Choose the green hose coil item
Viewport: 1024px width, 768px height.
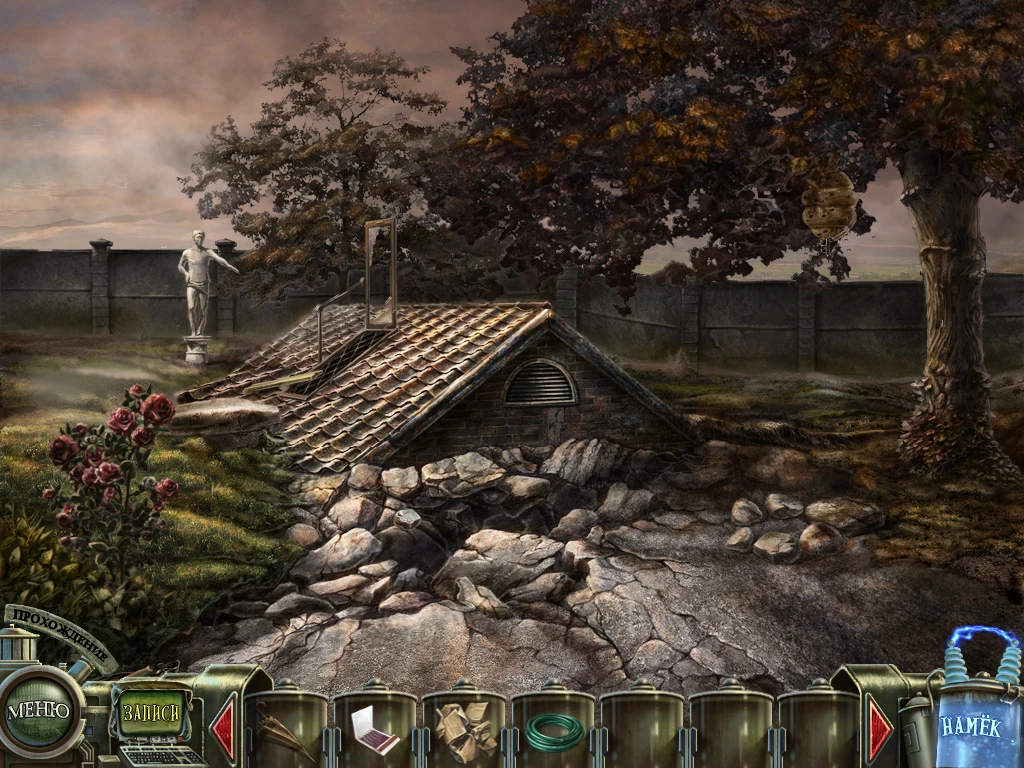(553, 731)
